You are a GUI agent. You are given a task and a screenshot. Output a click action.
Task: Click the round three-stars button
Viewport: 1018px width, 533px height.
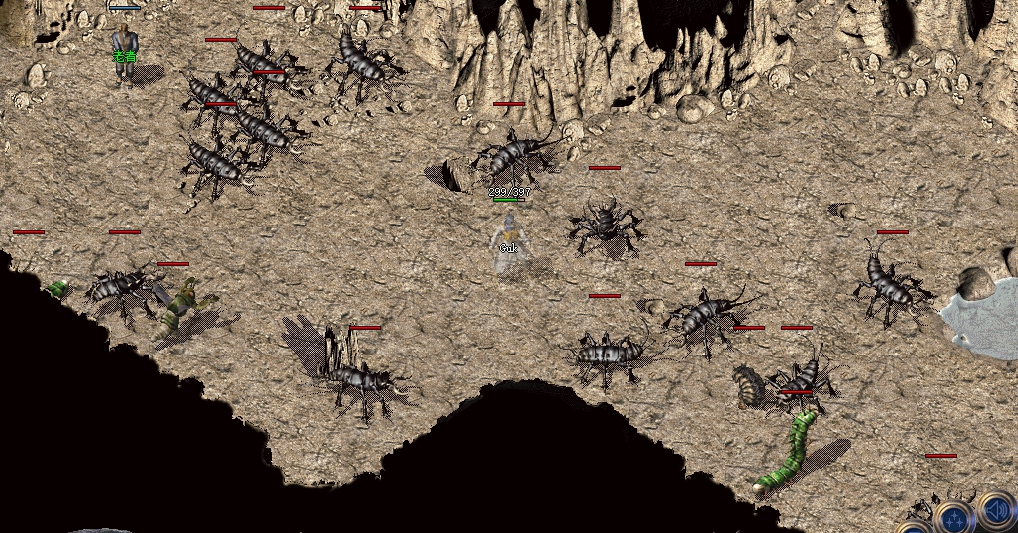click(x=955, y=518)
